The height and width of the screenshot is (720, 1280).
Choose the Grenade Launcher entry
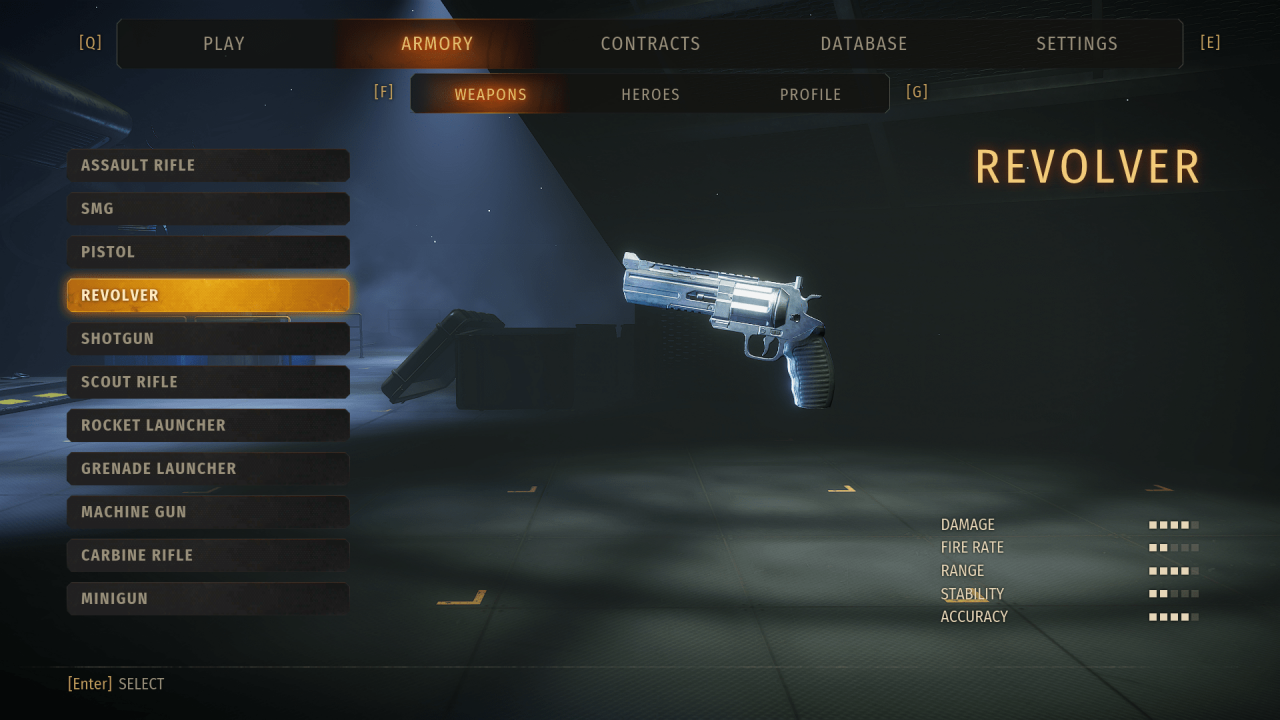tap(208, 468)
